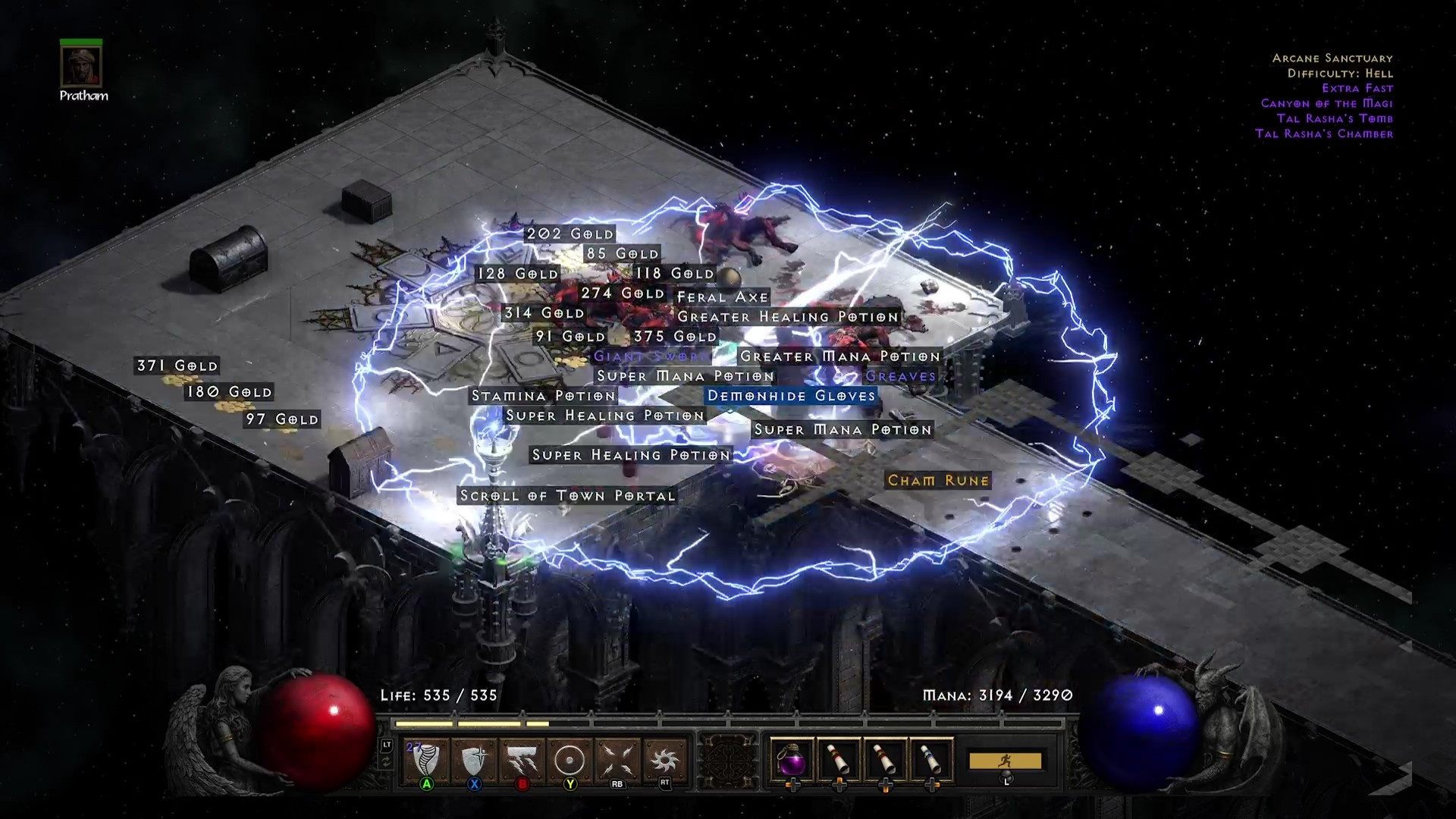Viewport: 1456px width, 819px height.
Task: Loot the Greater Healing Potion label
Action: pos(788,317)
